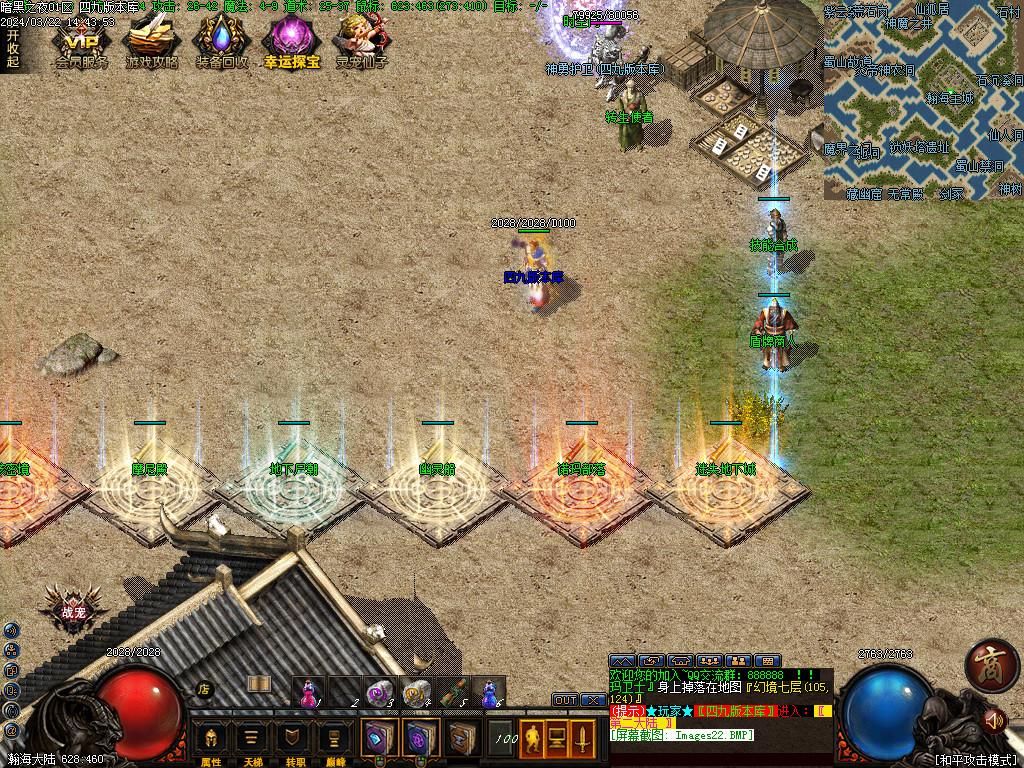Open the world minimap

(923, 100)
